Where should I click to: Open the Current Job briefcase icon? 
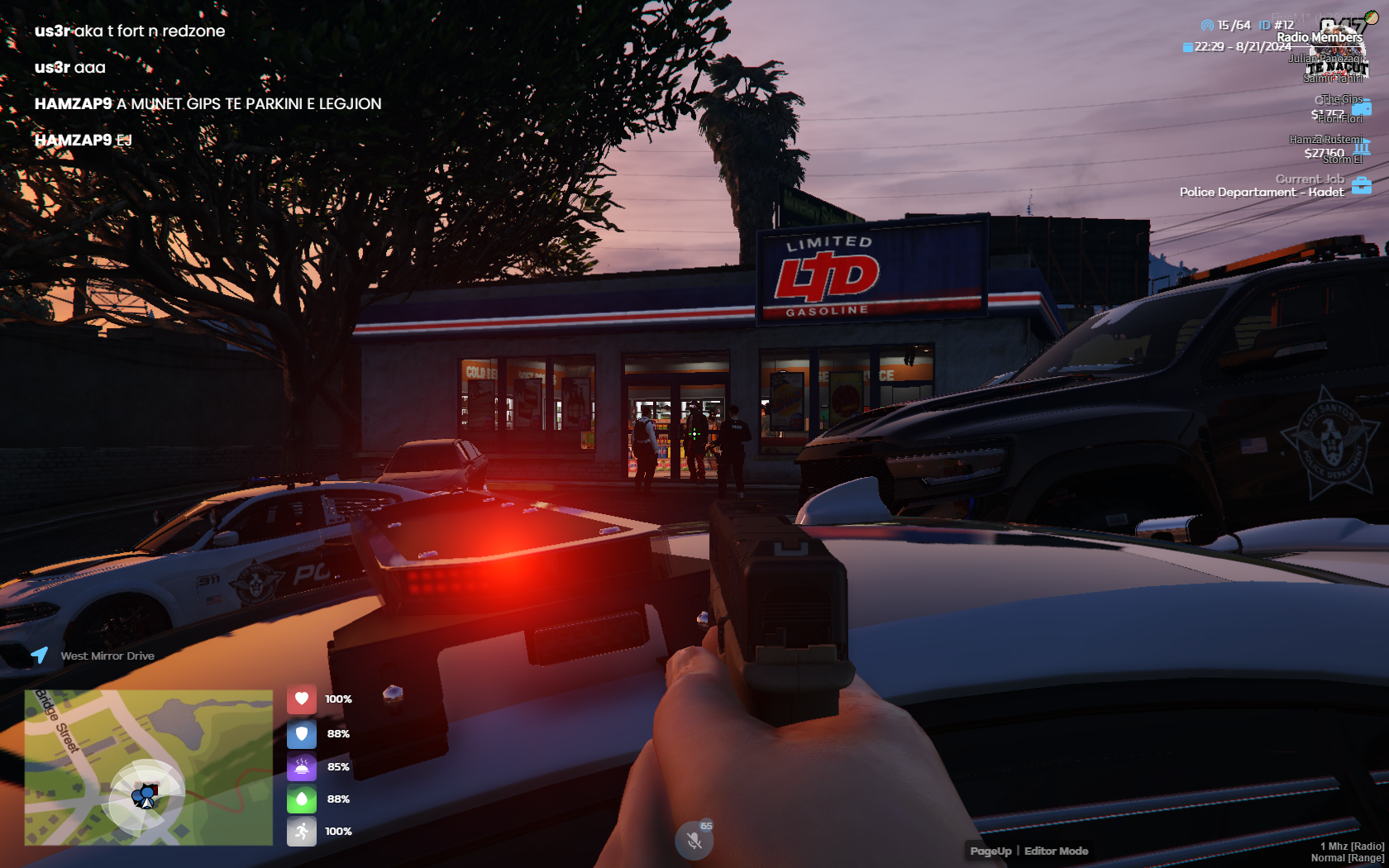pyautogui.click(x=1362, y=185)
